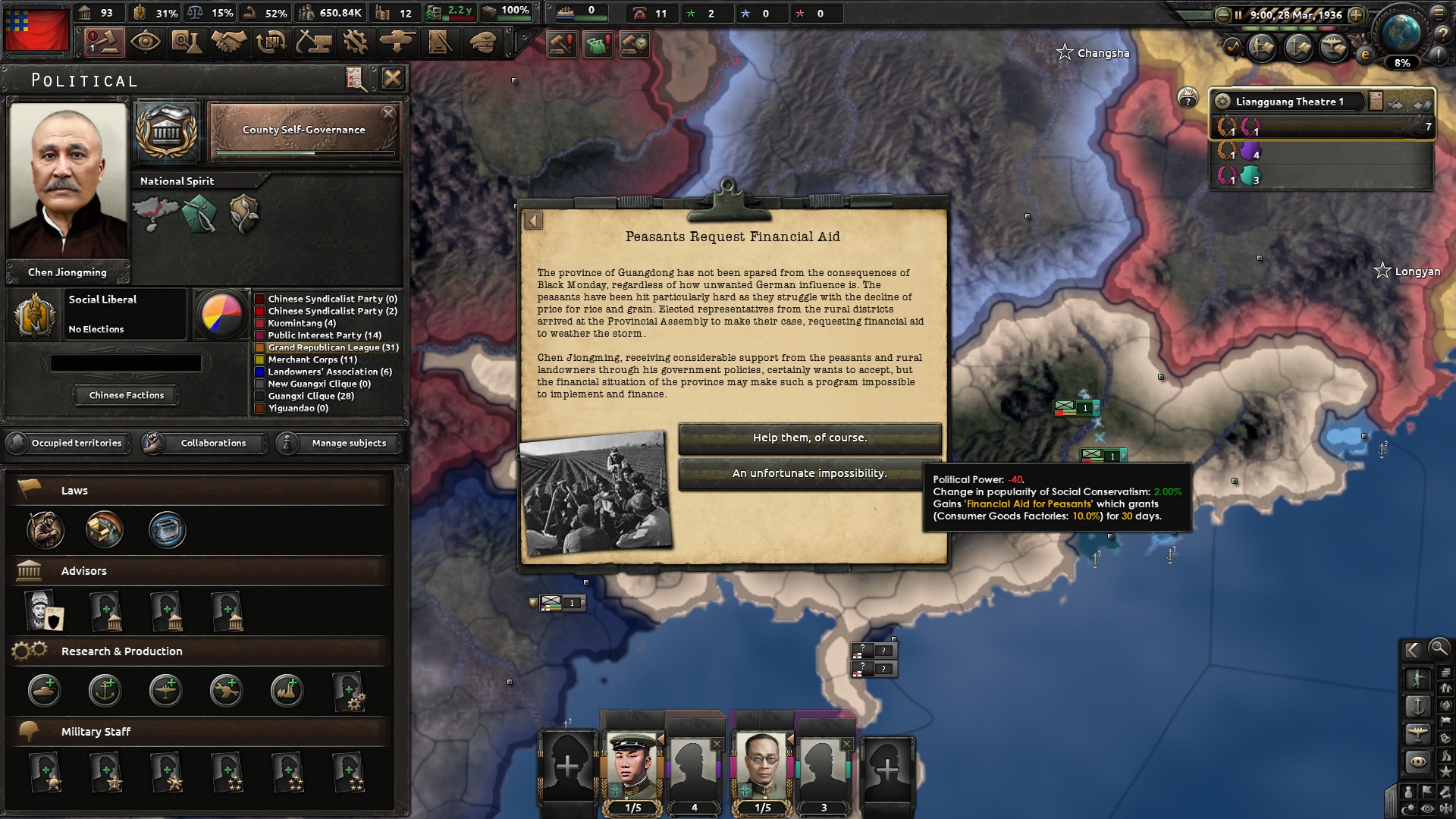
Task: Toggle the victory points map mode star icon
Action: [1445, 770]
